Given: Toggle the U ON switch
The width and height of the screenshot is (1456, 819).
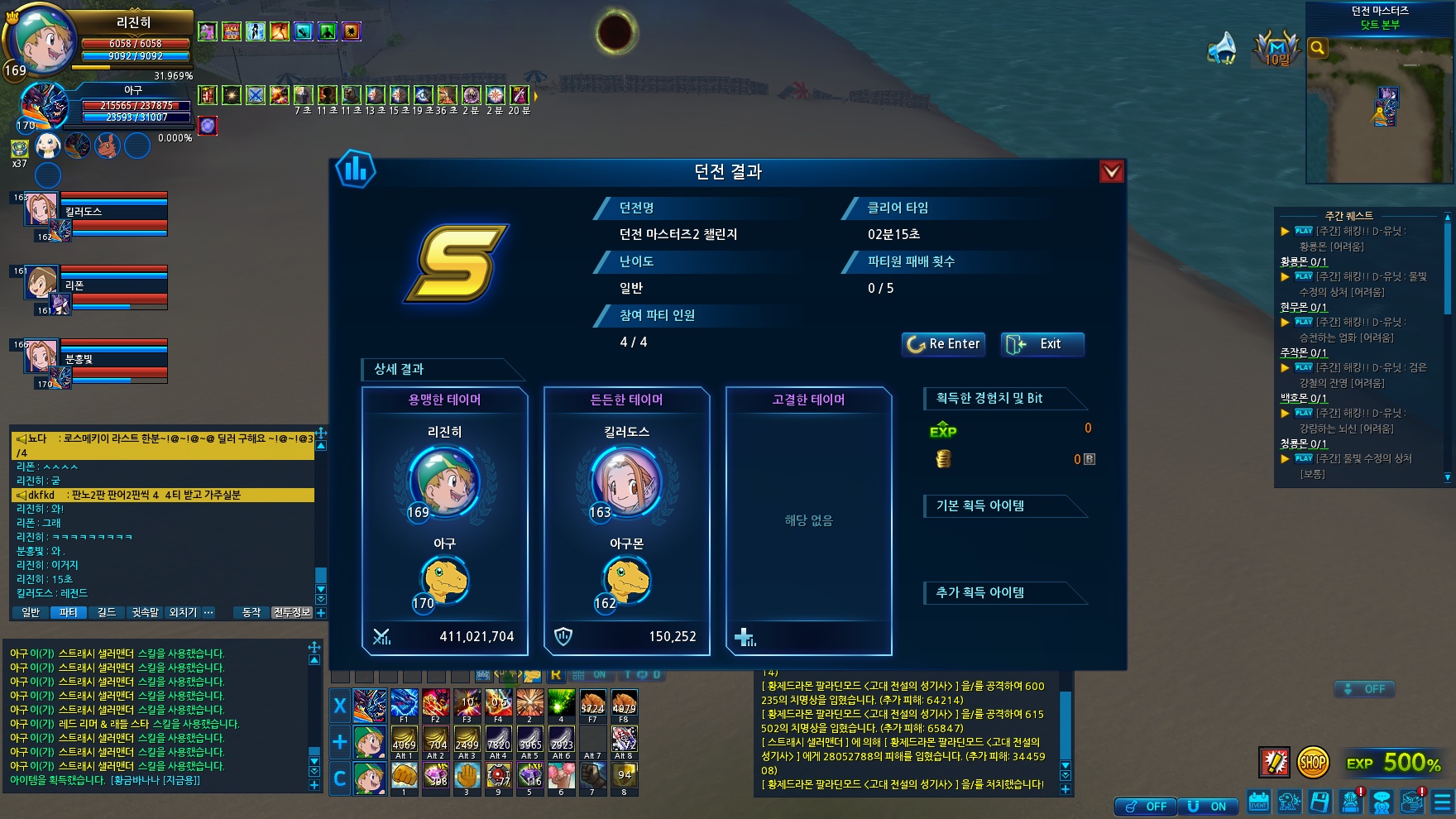Looking at the screenshot, I should [x=1208, y=807].
